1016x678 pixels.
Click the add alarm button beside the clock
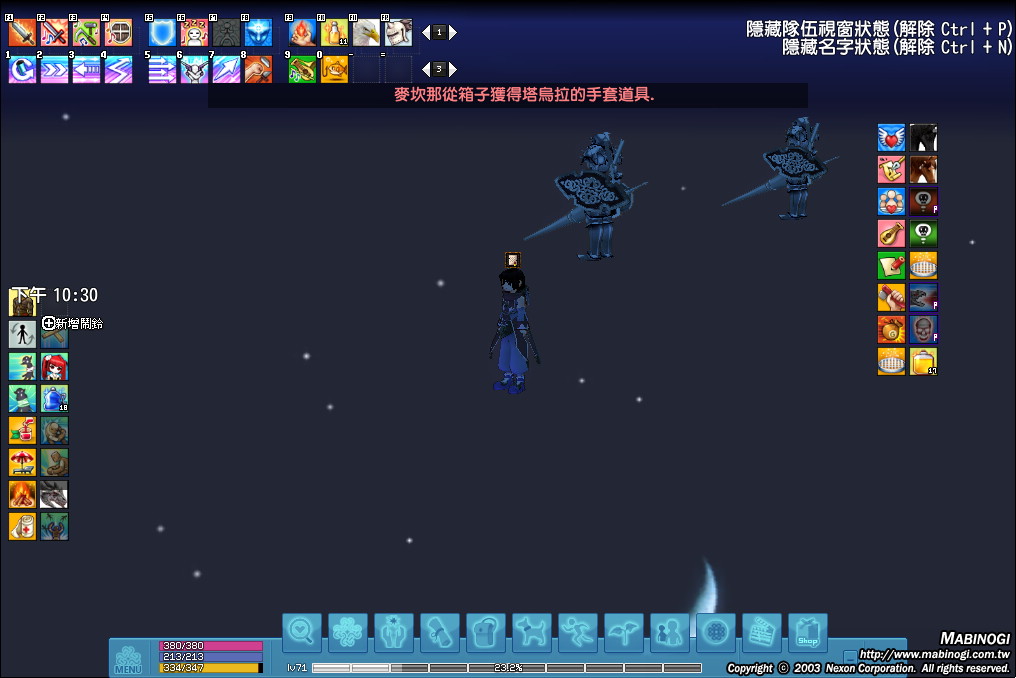(49, 323)
